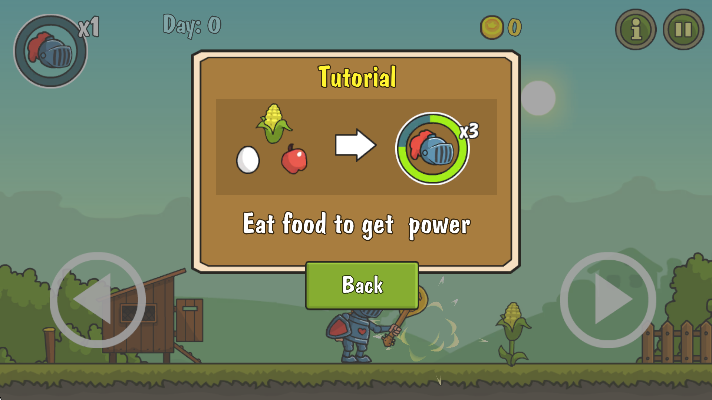Tap the move left arrow control
This screenshot has width=712, height=400.
coord(97,300)
